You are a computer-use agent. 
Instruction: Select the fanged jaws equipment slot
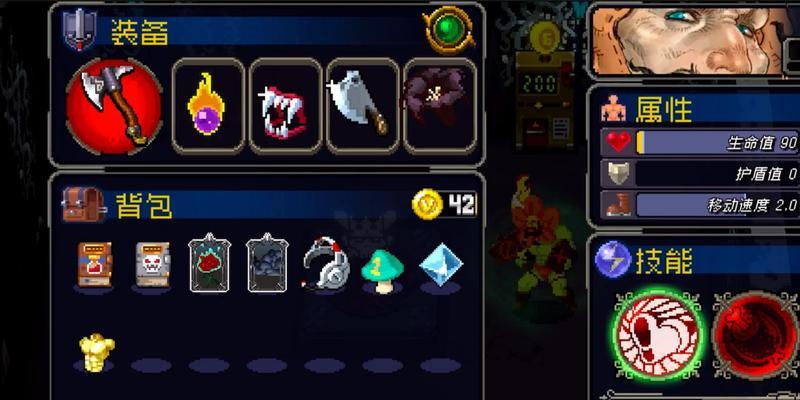click(285, 103)
